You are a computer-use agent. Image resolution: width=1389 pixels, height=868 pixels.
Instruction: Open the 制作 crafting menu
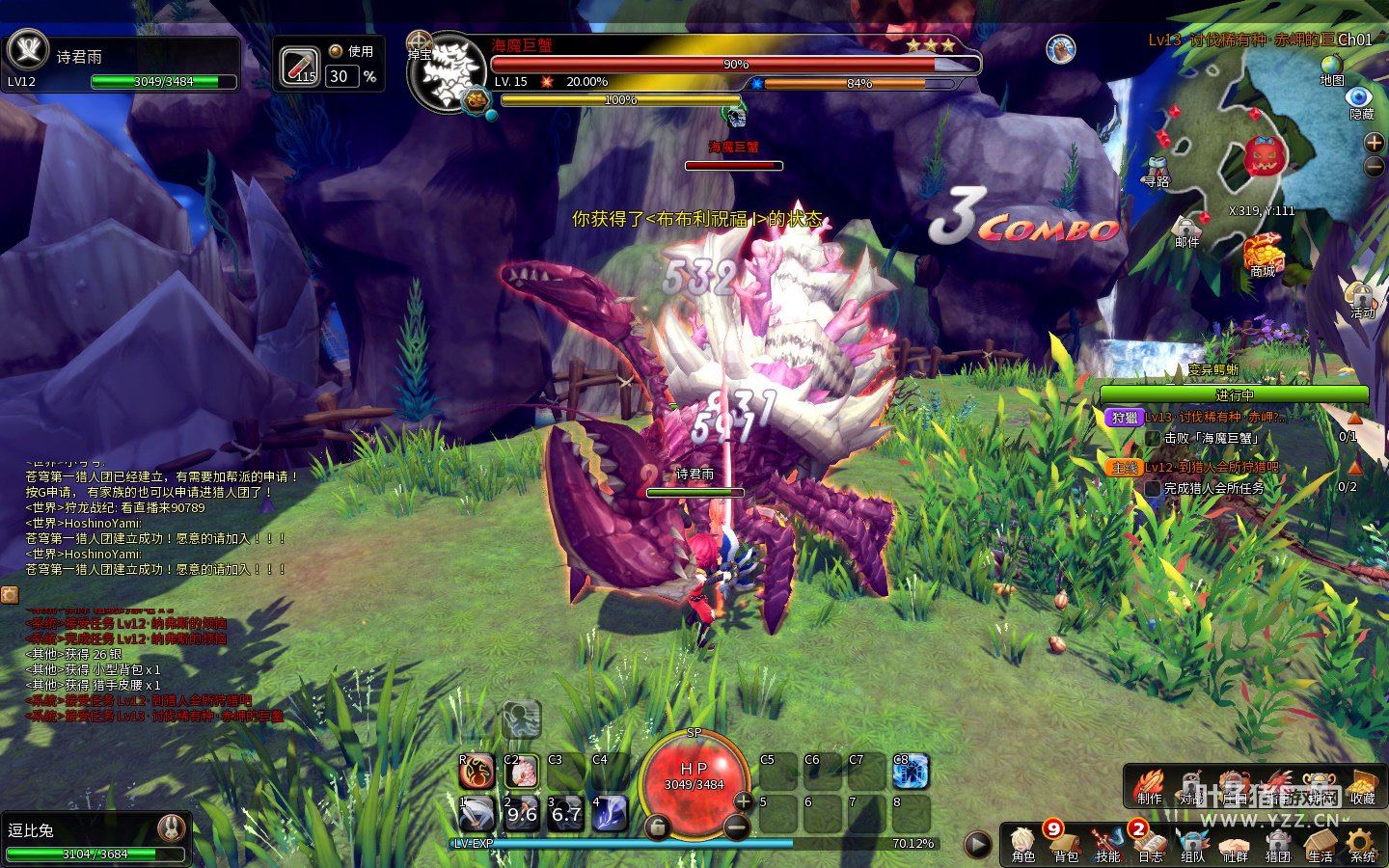(x=1150, y=787)
